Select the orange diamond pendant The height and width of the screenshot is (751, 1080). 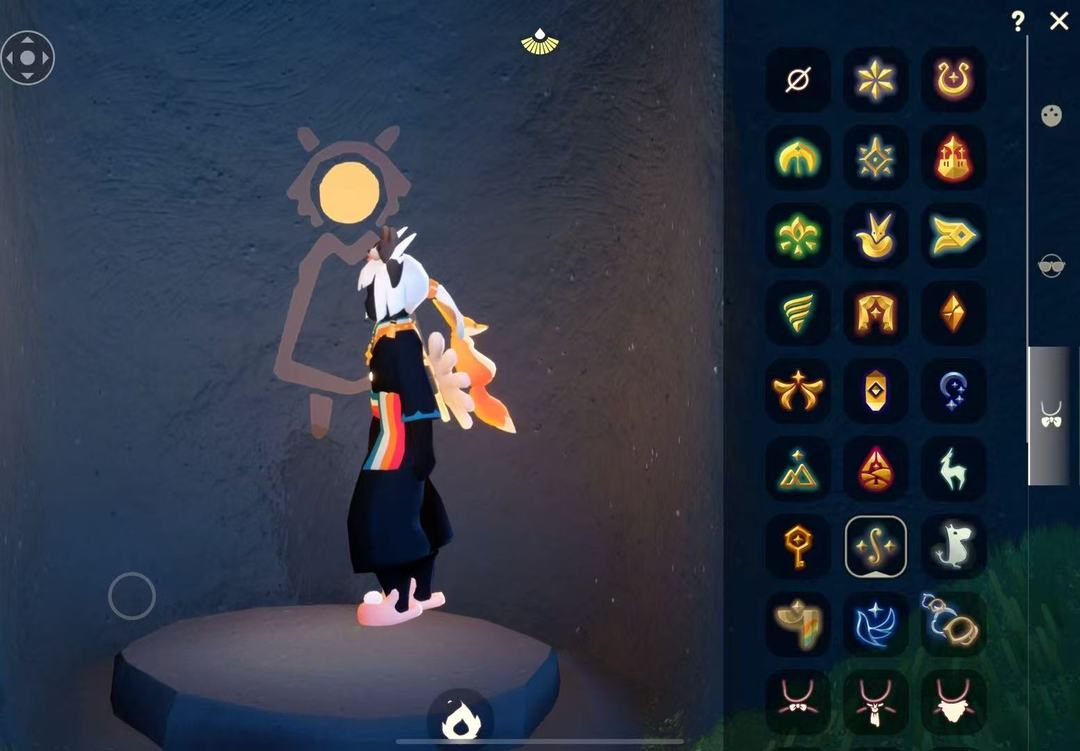click(953, 313)
